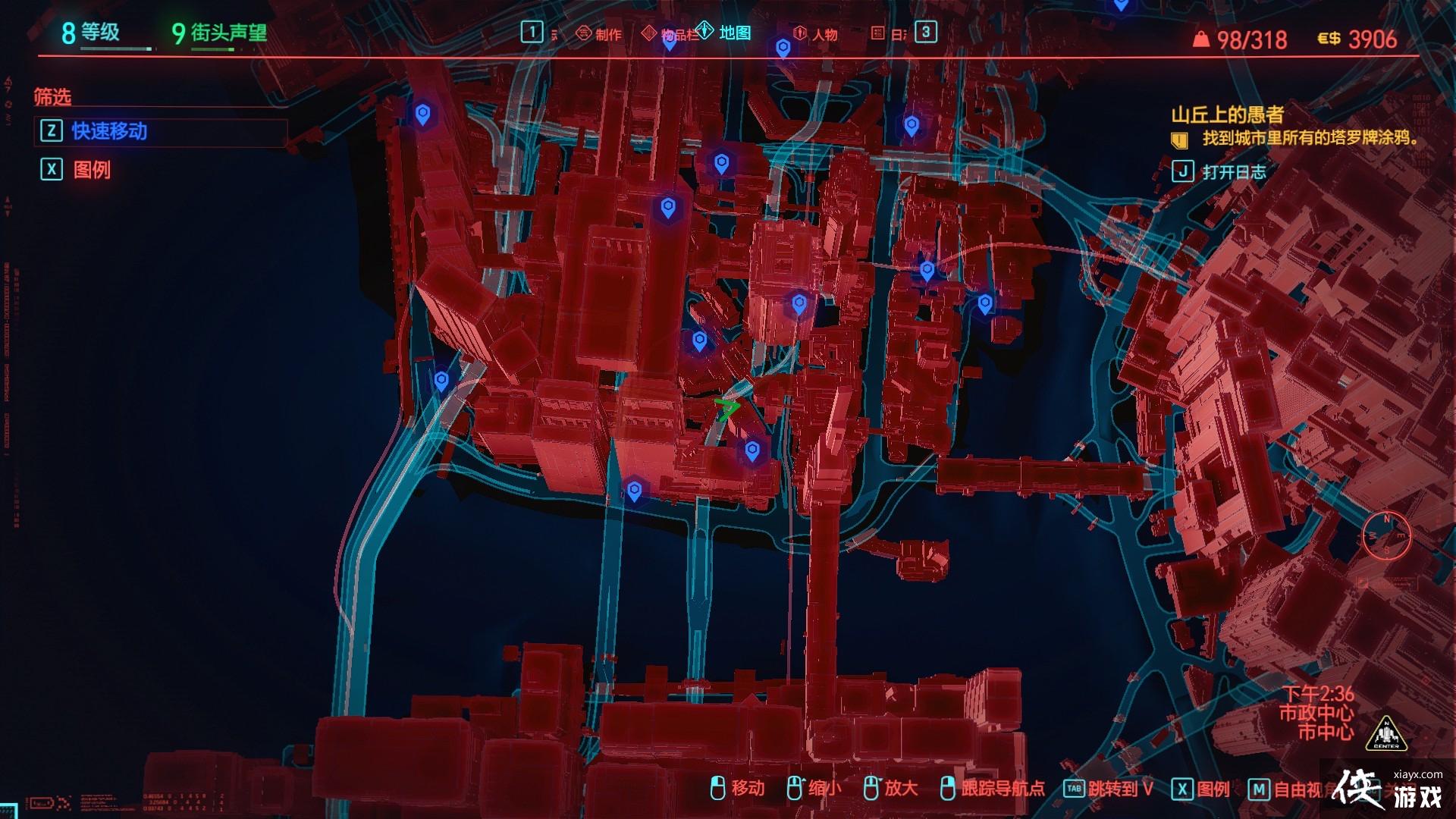Go to the 人物 character tab

[816, 34]
